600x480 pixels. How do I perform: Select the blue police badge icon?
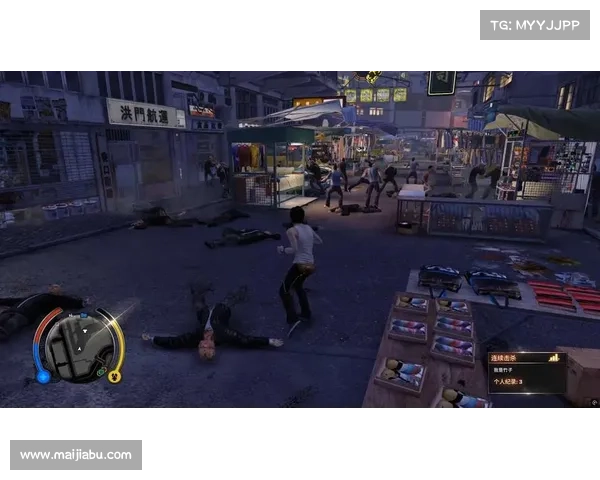(43, 376)
